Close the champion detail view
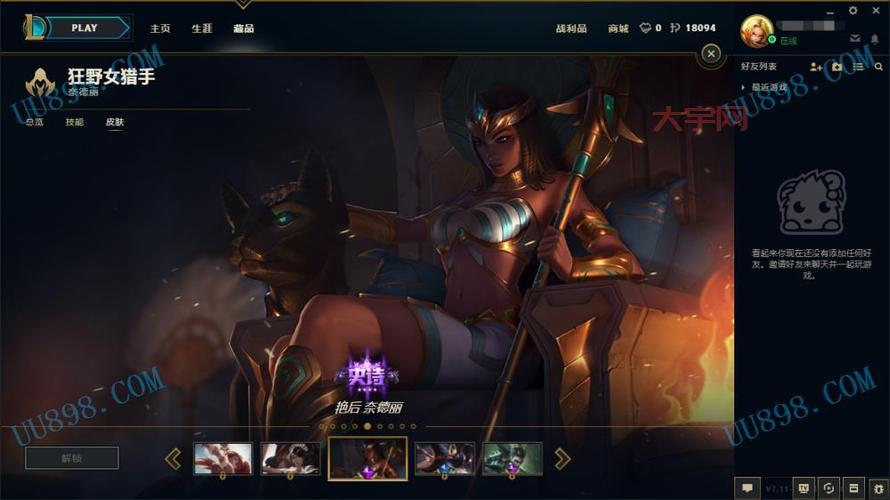The width and height of the screenshot is (890, 500). tap(711, 53)
